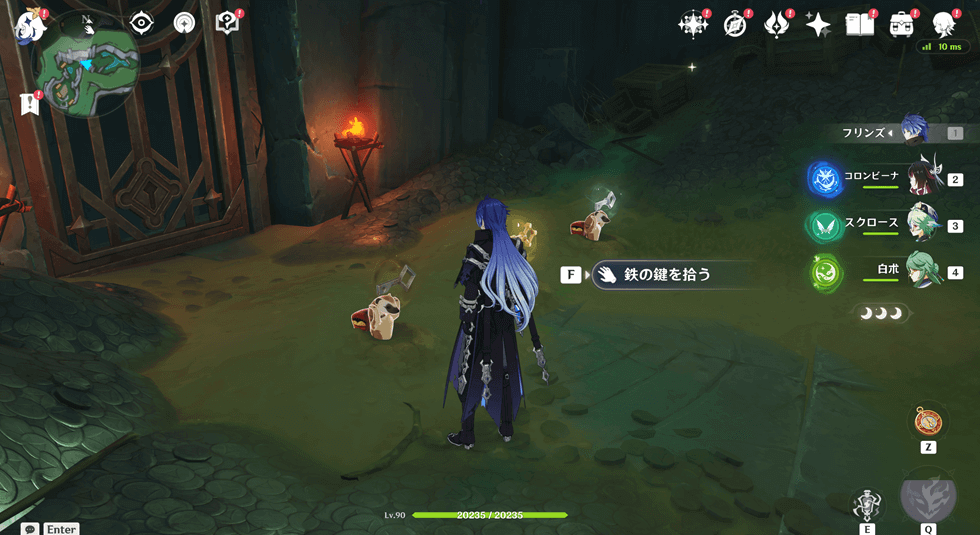Trigger the masked elemental burst icon
The image size is (980, 535).
(928, 496)
